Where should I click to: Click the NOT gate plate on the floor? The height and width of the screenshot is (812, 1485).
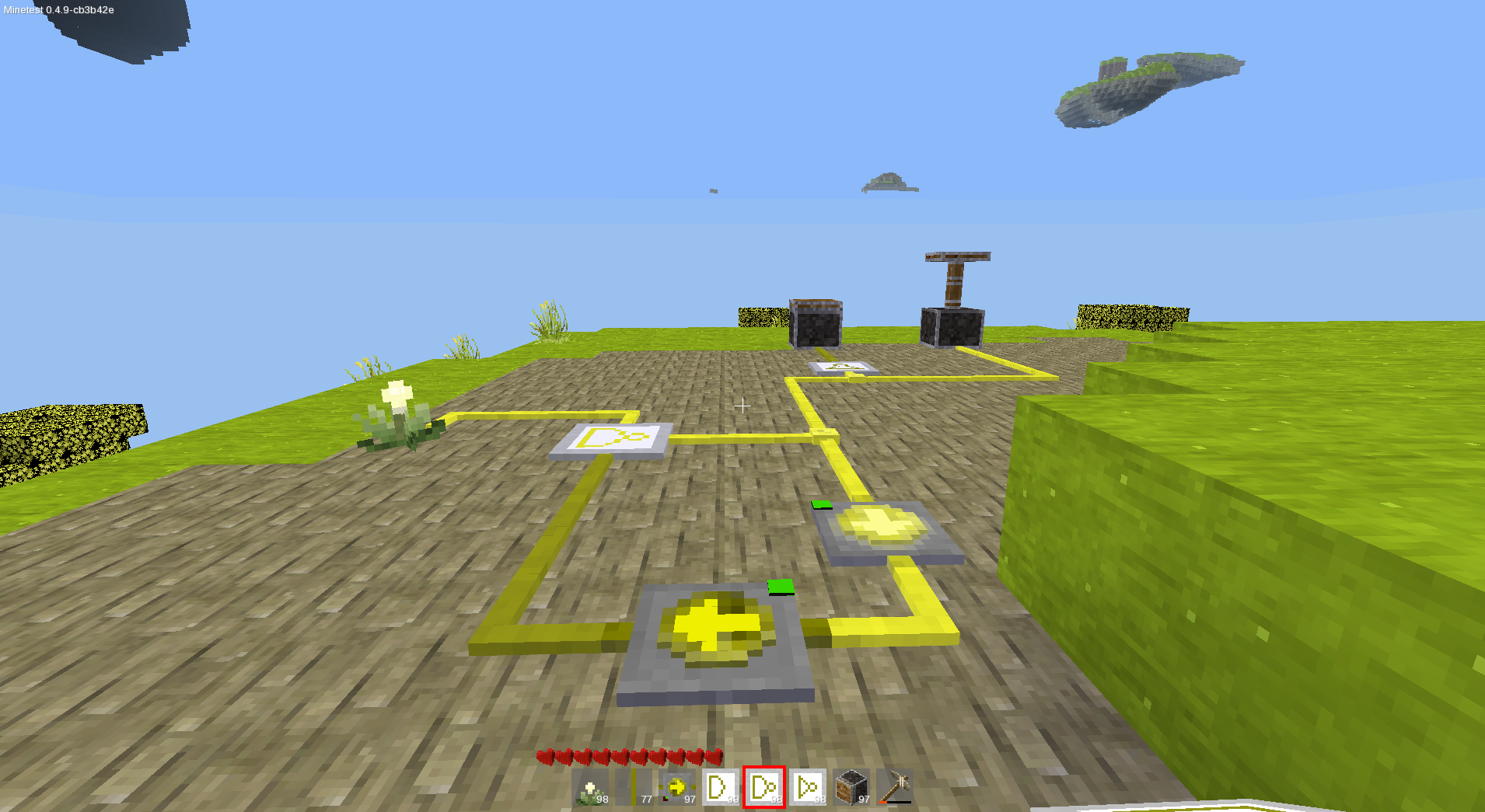(614, 441)
